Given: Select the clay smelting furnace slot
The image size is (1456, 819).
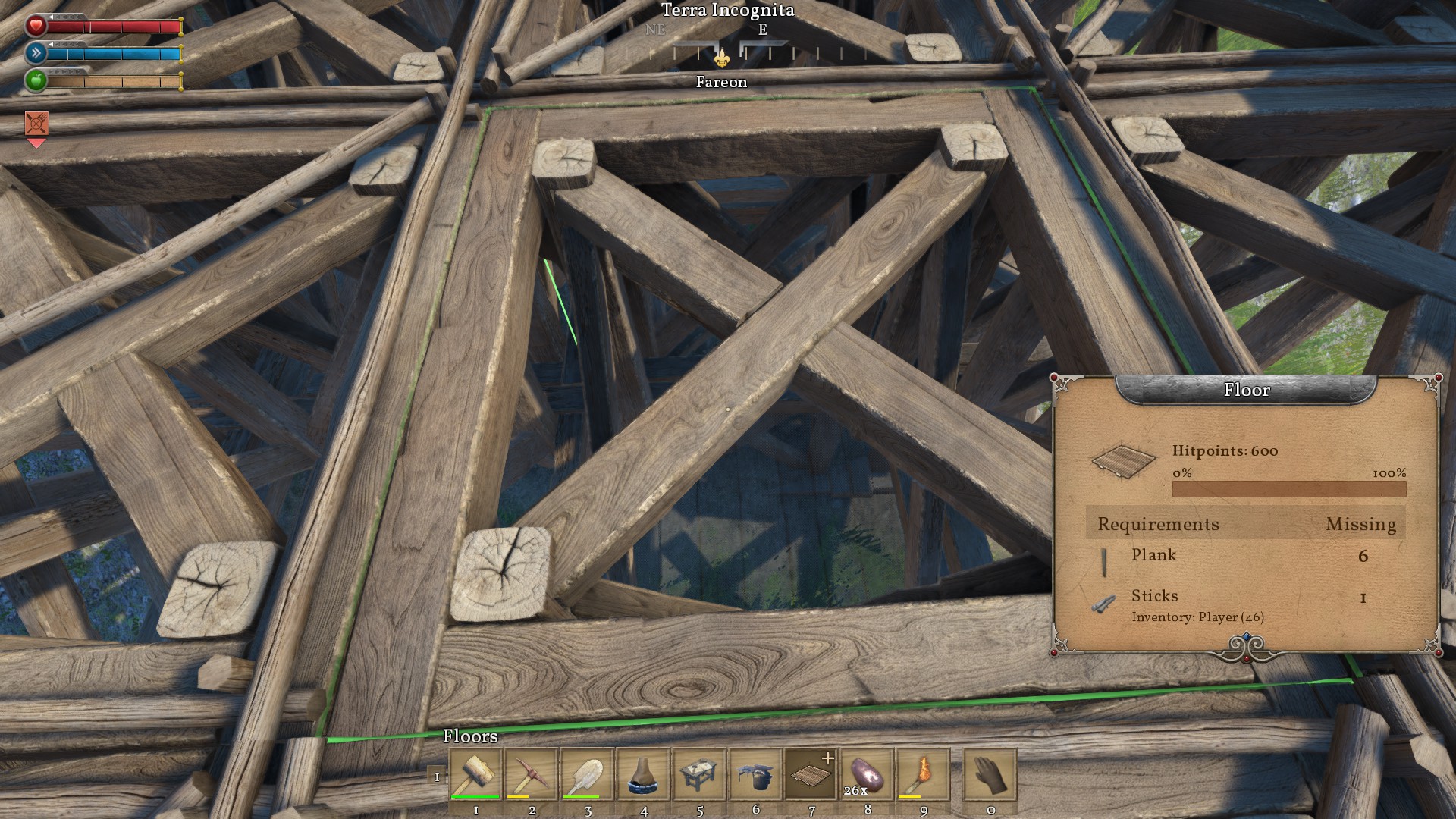Looking at the screenshot, I should click(644, 774).
